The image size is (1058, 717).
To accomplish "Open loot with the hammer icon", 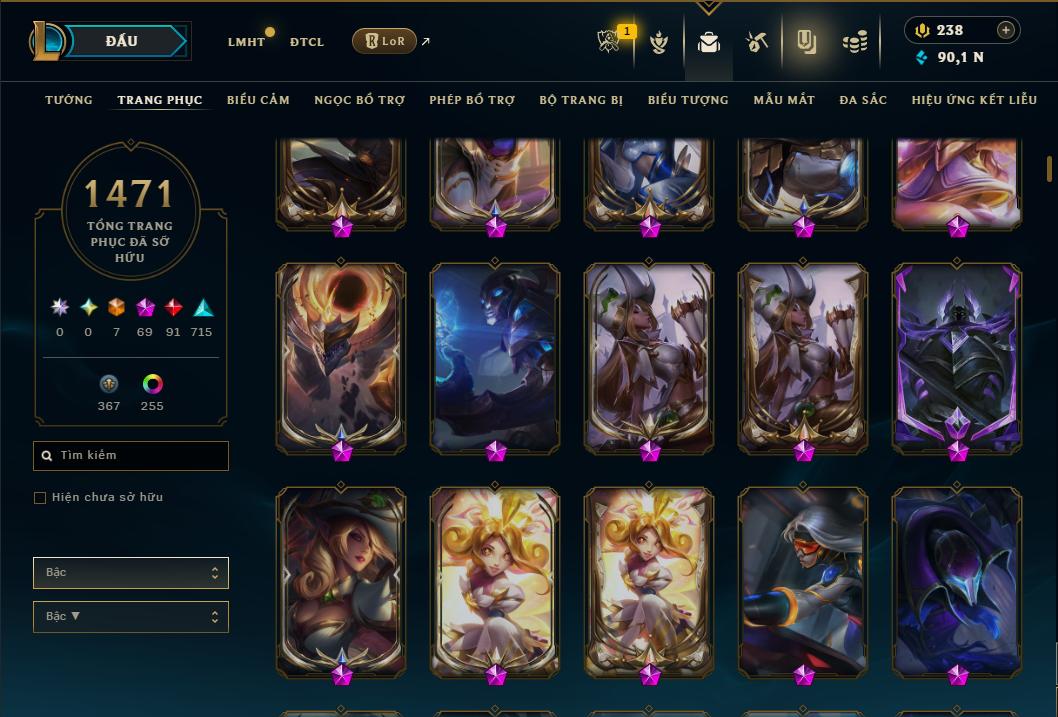I will [x=757, y=42].
